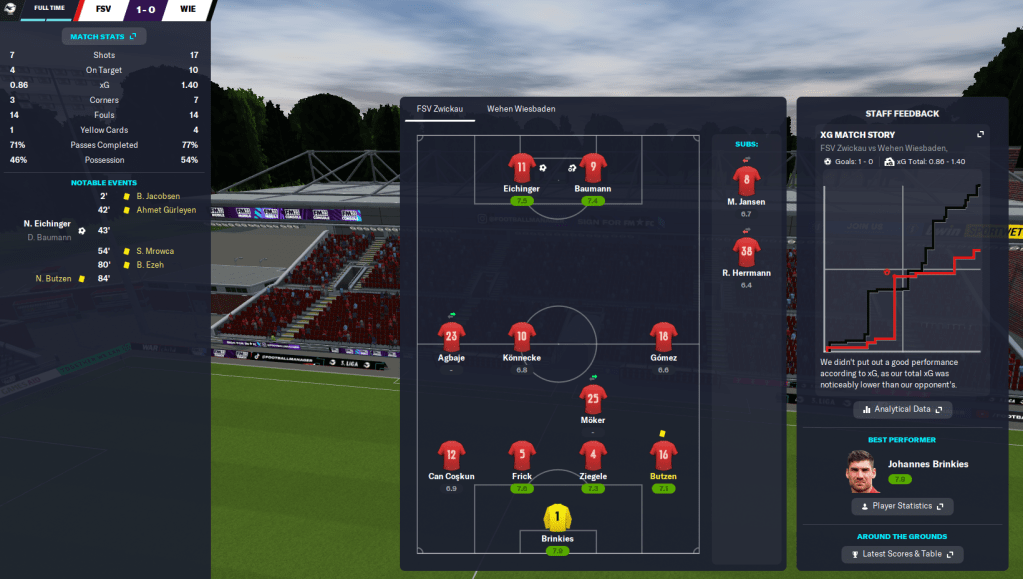View best performer Johannes Brinkies portrait
The height and width of the screenshot is (579, 1023).
point(861,472)
